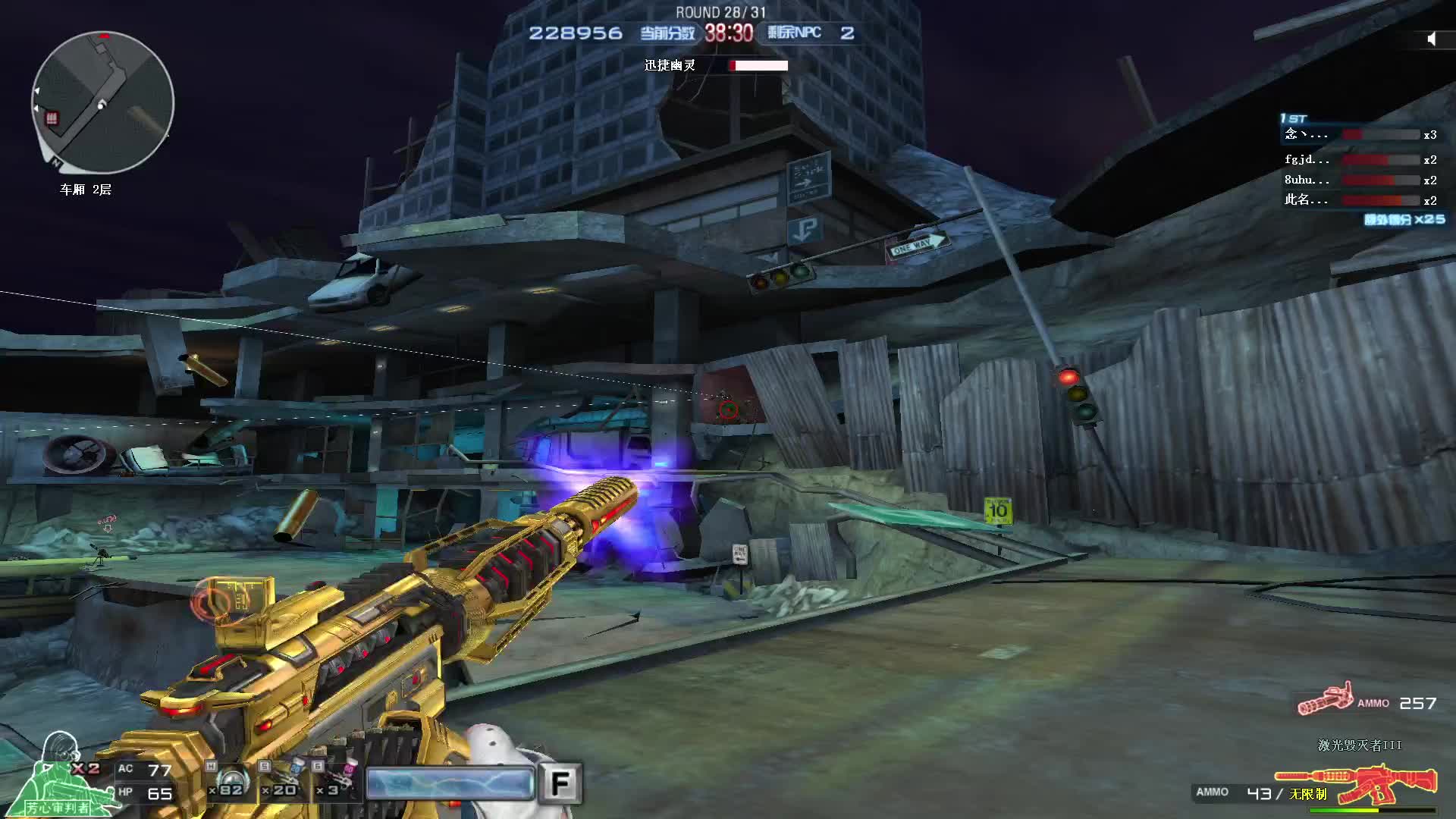The height and width of the screenshot is (819, 1456).
Task: Select the minigun weapon icon
Action: pos(1326,699)
